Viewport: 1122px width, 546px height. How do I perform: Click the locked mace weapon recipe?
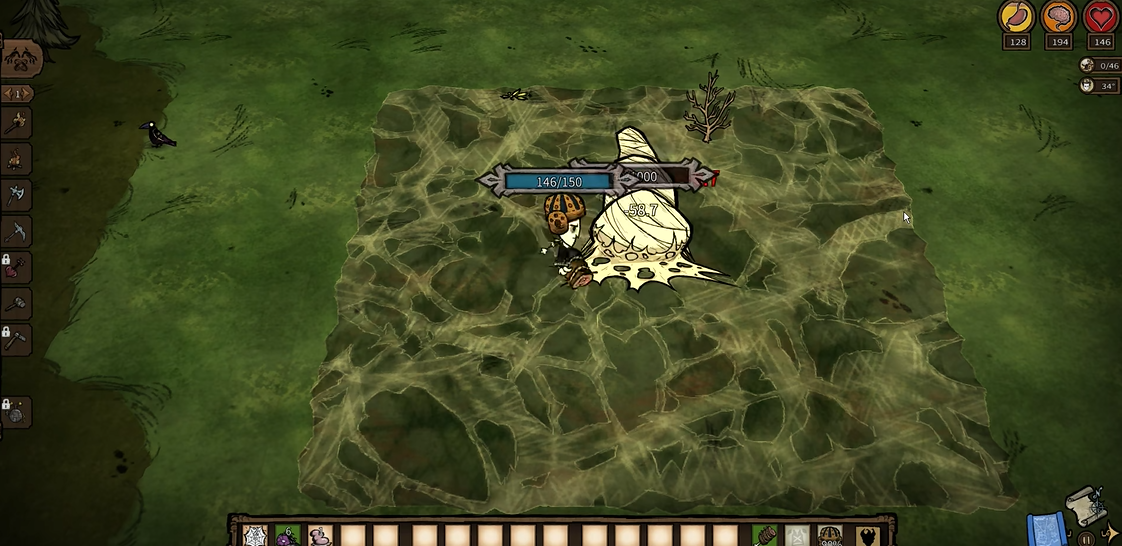[18, 267]
